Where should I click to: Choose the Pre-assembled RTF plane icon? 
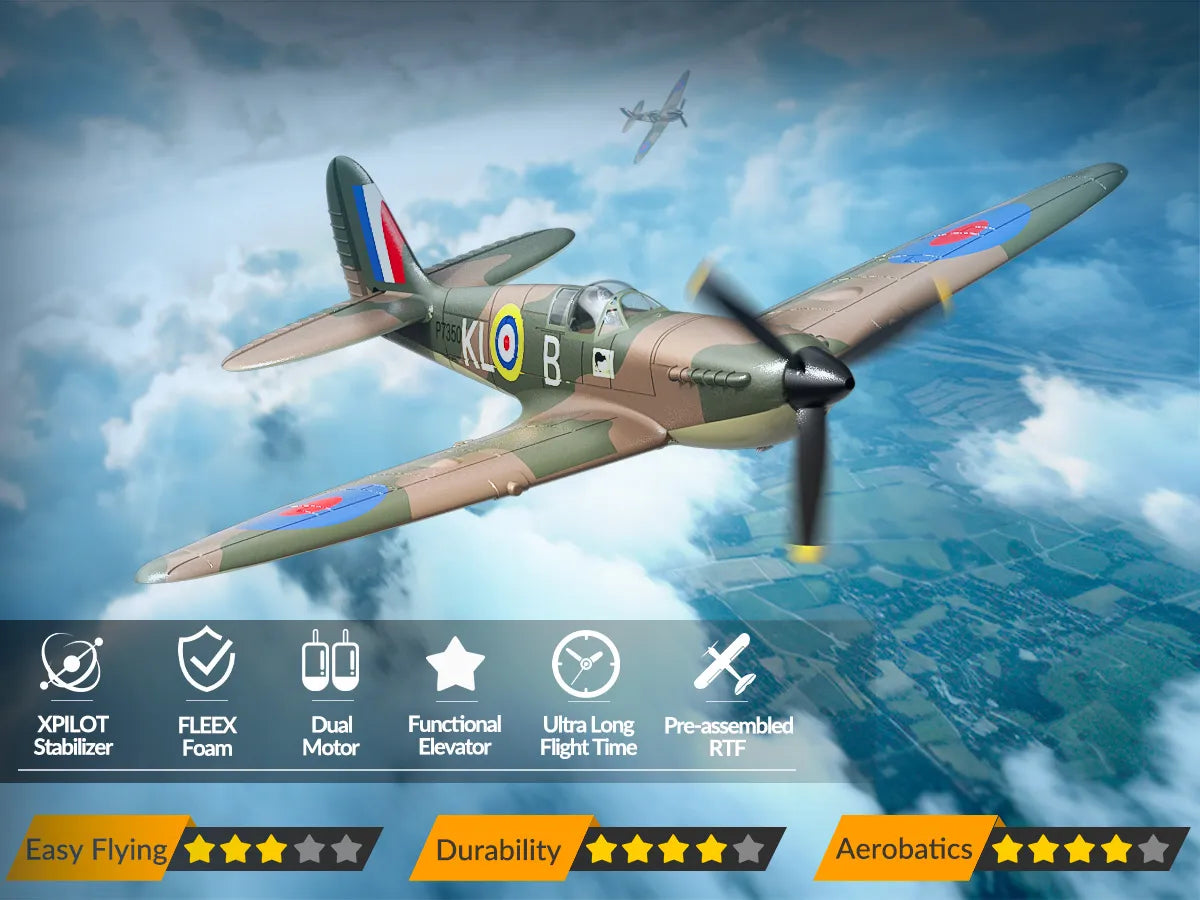[725, 663]
